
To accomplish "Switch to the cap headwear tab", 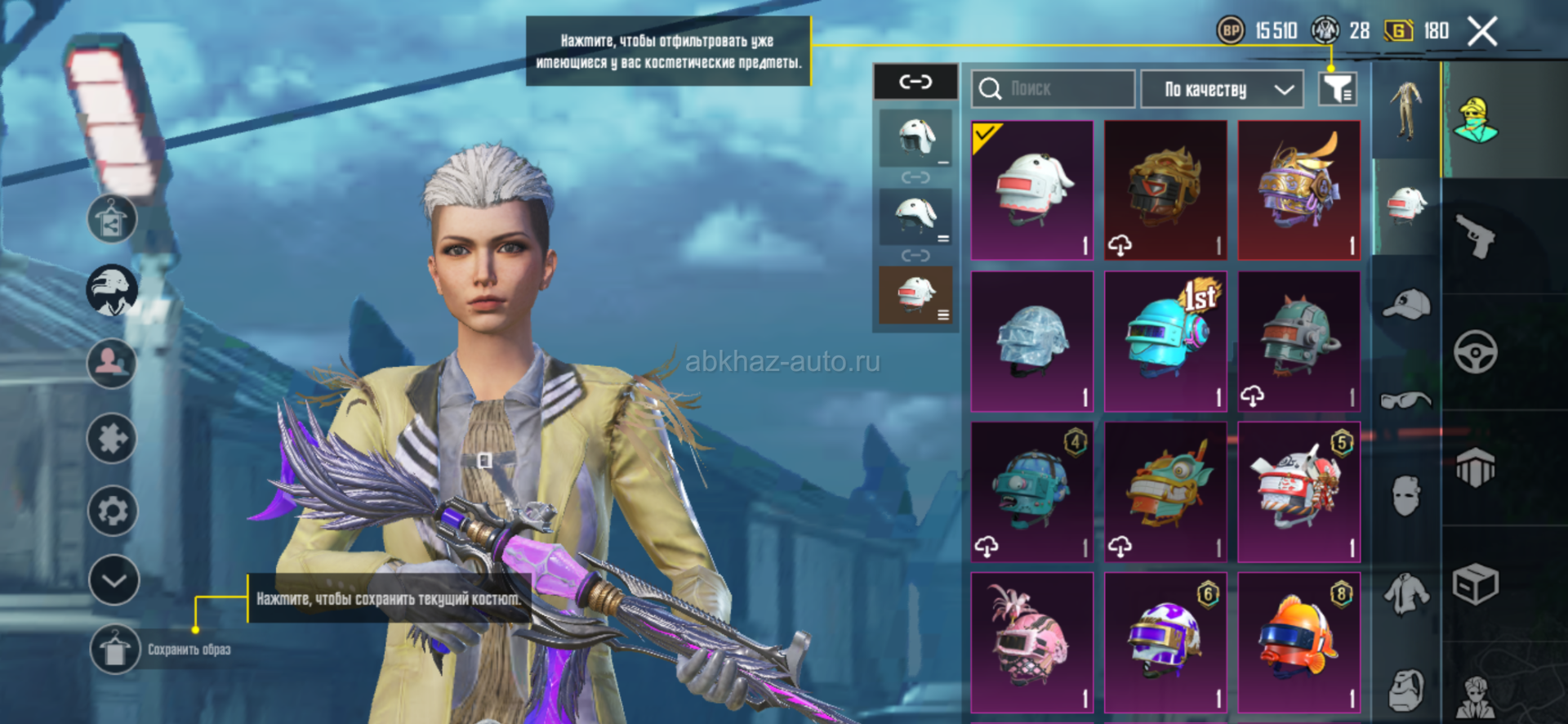I will tap(1406, 305).
